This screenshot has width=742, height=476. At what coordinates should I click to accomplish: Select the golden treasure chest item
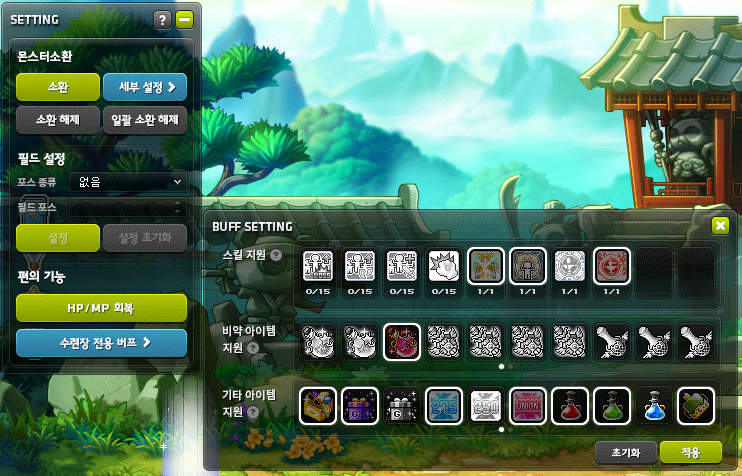319,405
